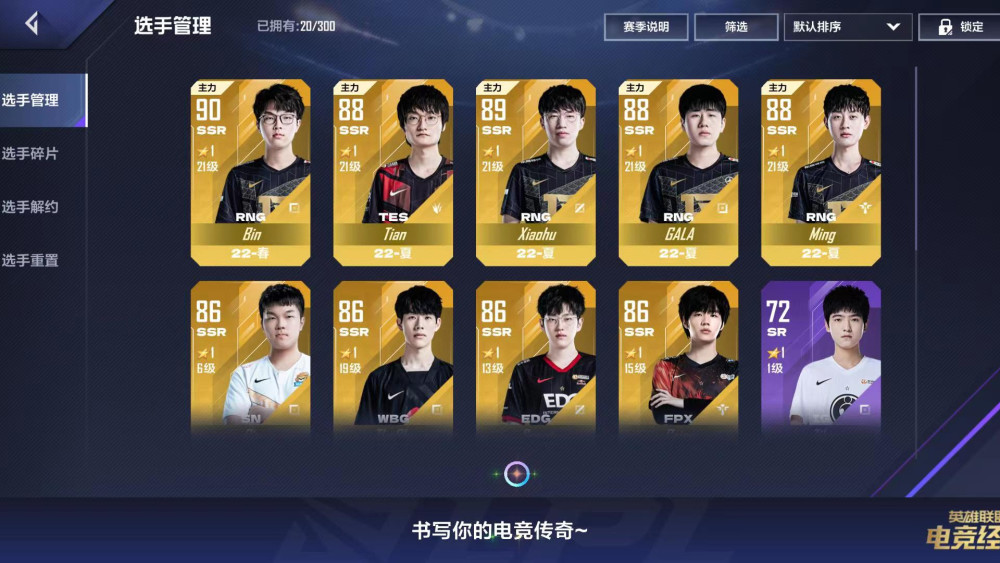Select the Xiaohu player card
This screenshot has width=1000, height=563.
(x=536, y=172)
